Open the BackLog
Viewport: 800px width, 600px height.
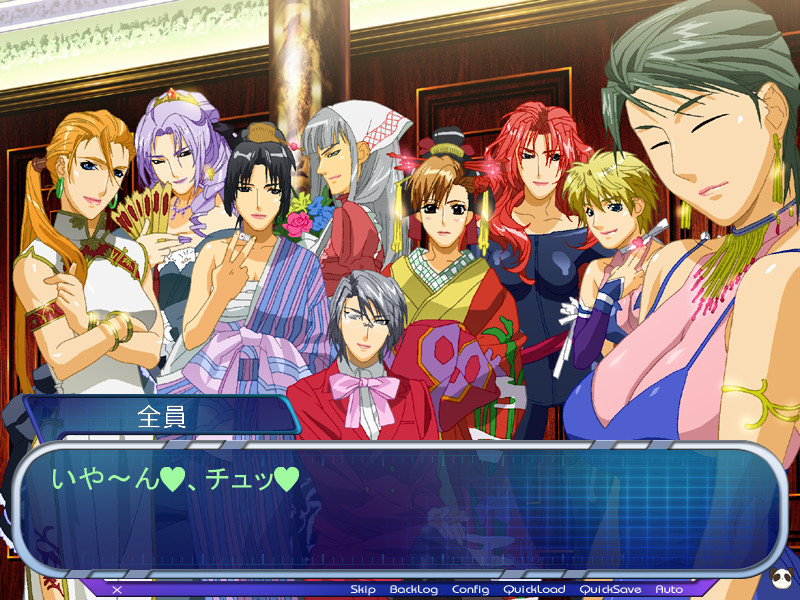(x=413, y=590)
